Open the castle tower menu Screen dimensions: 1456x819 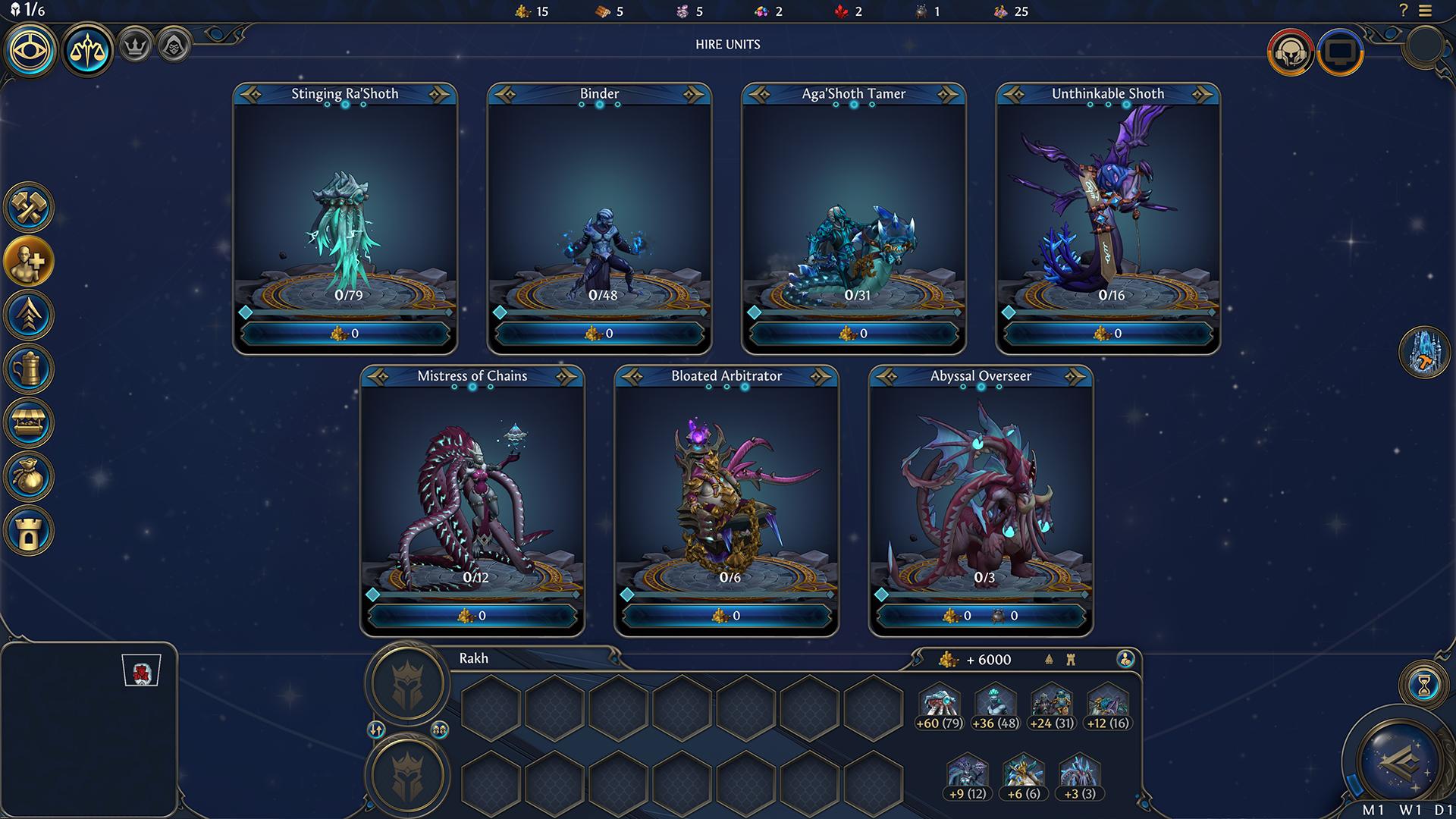point(29,530)
